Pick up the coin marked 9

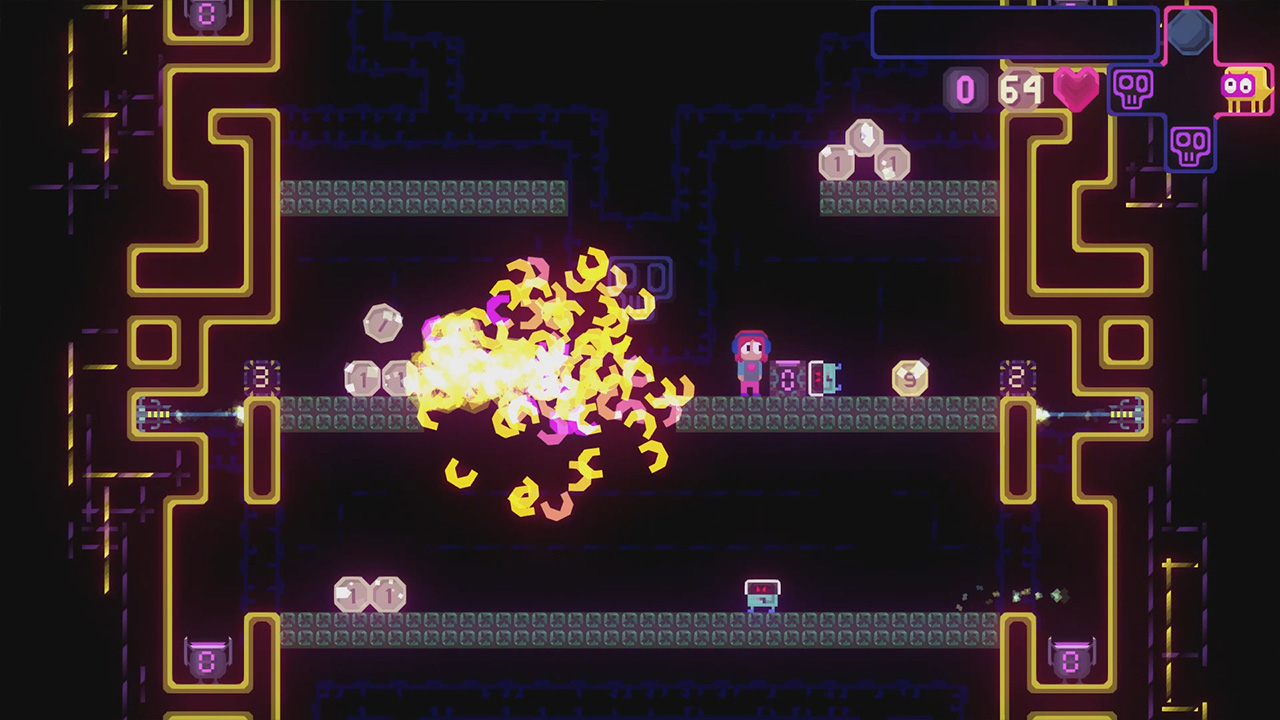click(x=911, y=377)
